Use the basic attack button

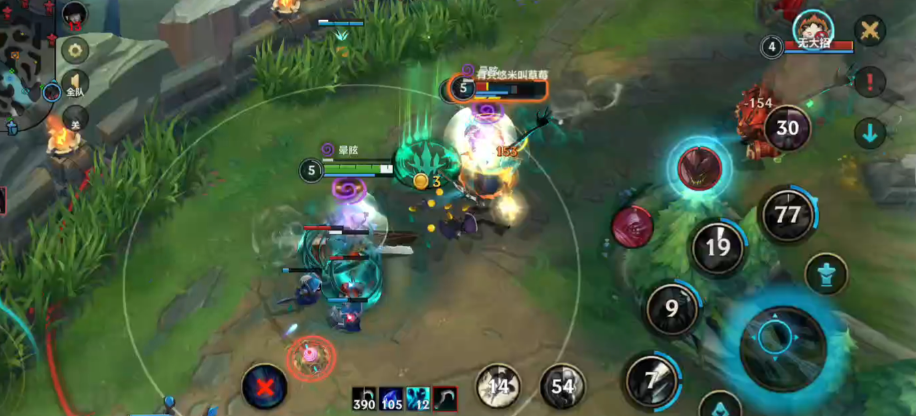click(782, 340)
